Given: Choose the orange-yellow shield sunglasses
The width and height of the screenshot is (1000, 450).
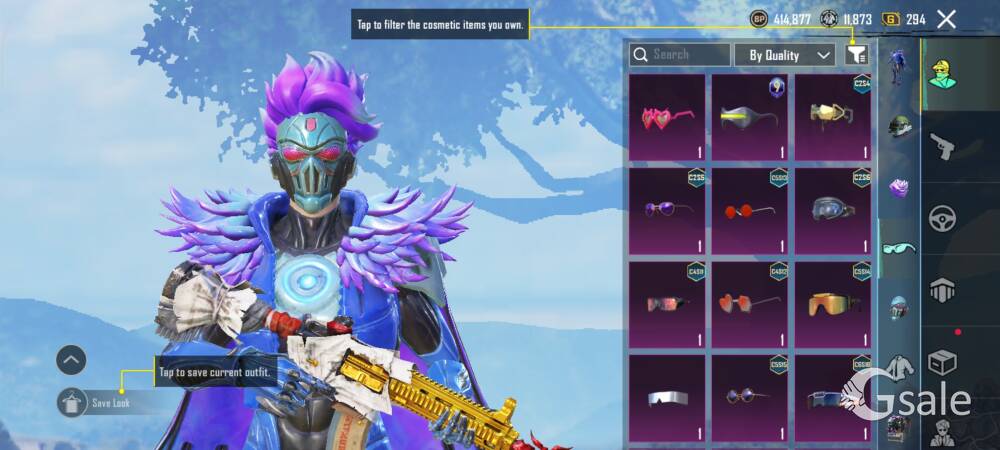Looking at the screenshot, I should (833, 305).
